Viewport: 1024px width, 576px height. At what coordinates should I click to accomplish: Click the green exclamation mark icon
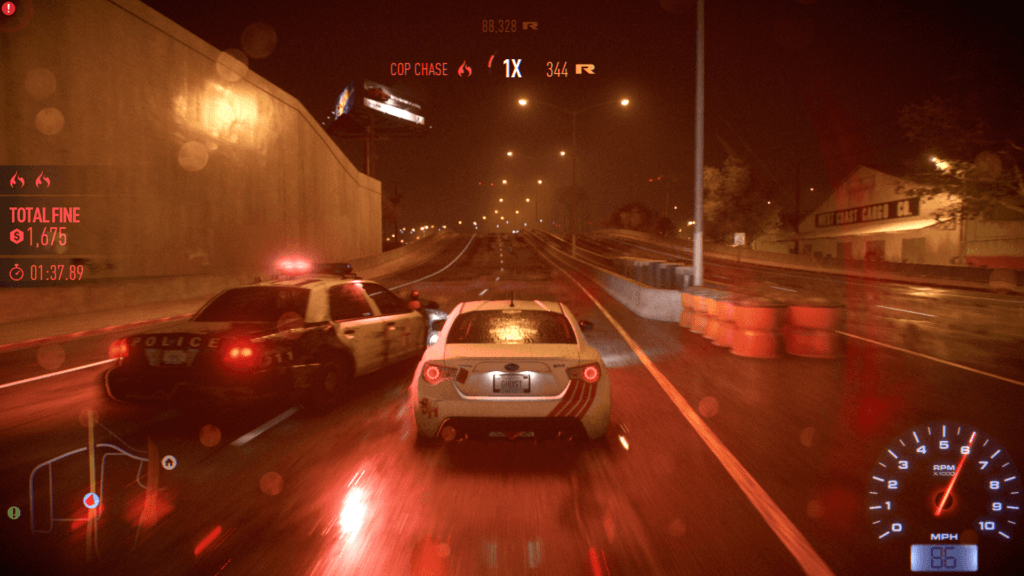click(x=14, y=513)
